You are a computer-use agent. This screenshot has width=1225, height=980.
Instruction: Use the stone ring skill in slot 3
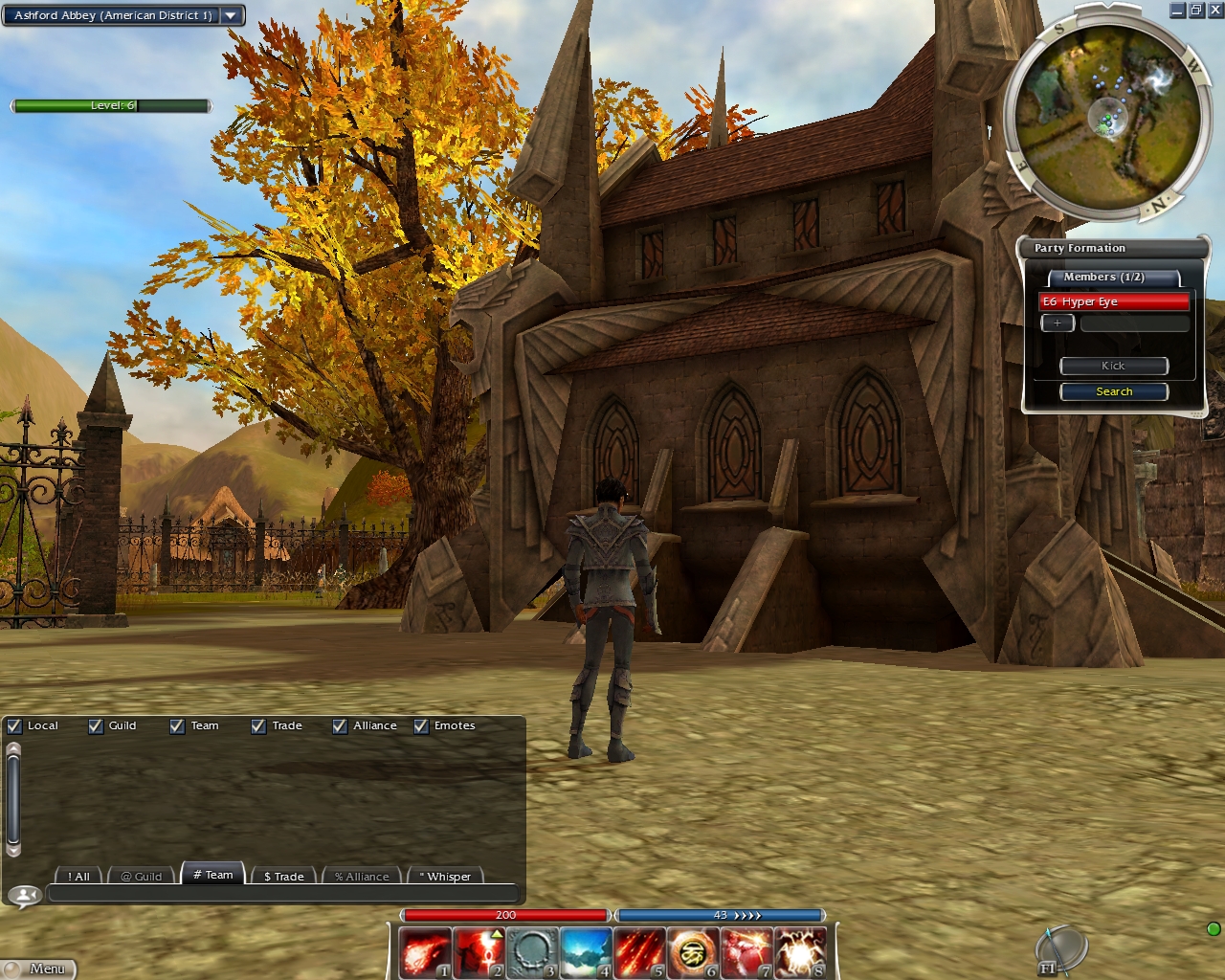point(531,953)
